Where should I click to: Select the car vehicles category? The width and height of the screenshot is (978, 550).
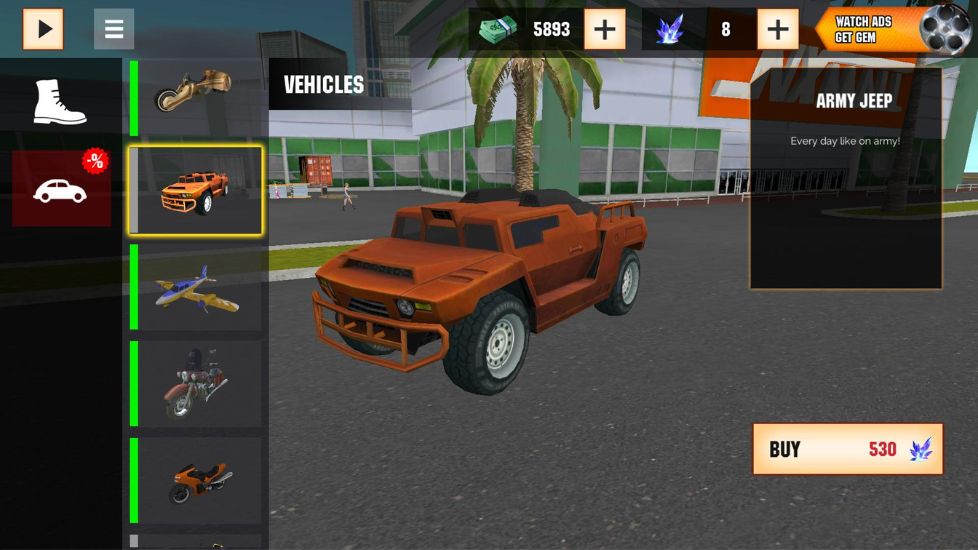pos(61,188)
